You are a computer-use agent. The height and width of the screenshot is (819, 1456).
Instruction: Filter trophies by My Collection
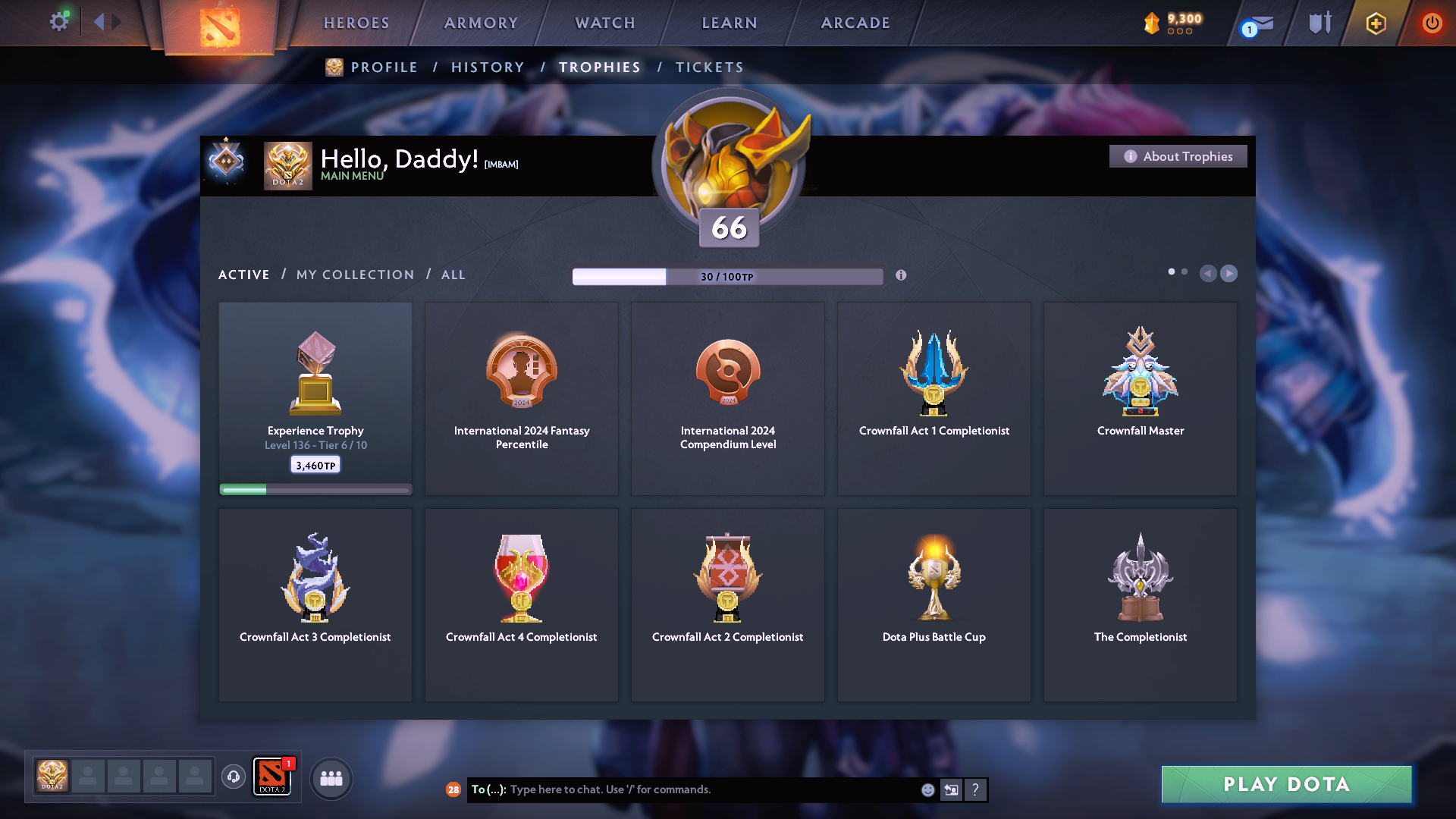[x=355, y=275]
